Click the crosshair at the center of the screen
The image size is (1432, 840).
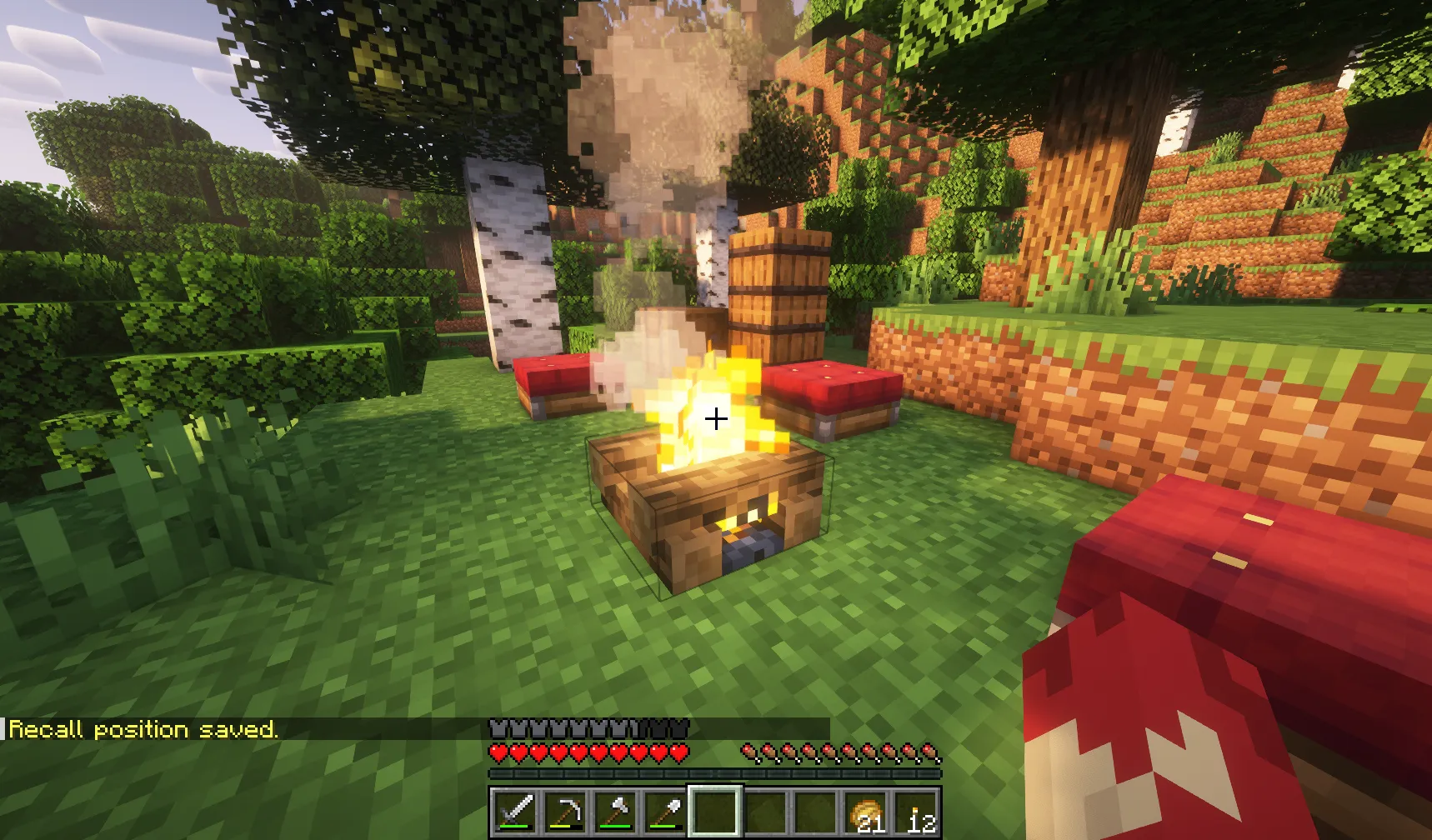click(716, 420)
